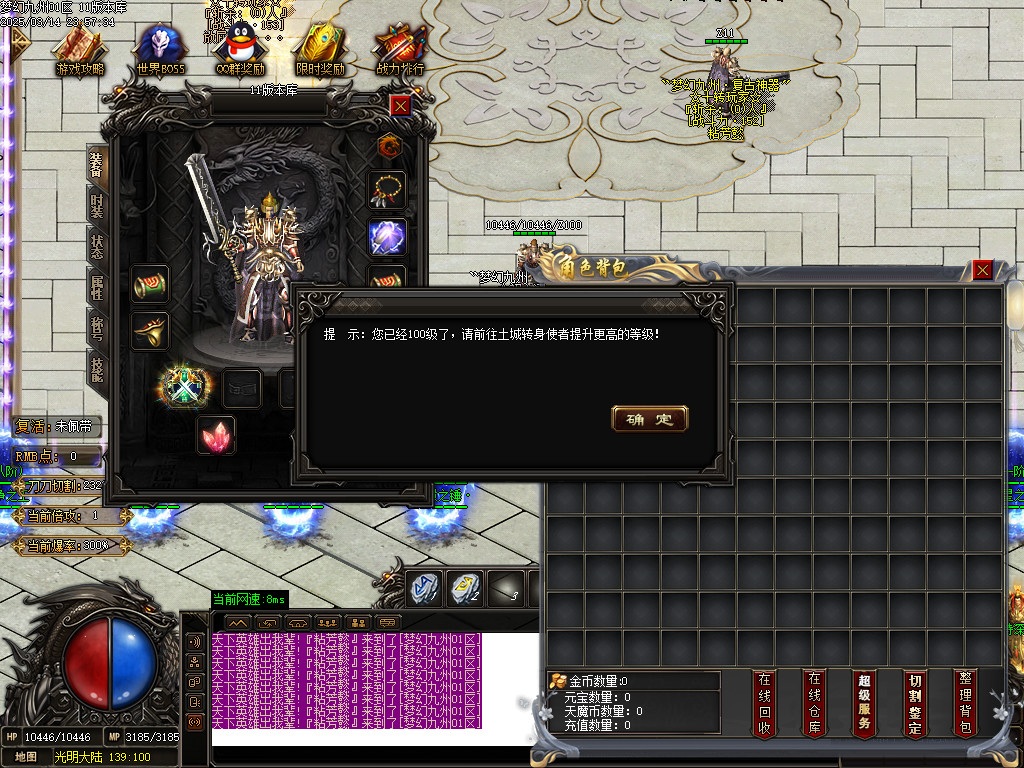Open 在线回收 online recycling
This screenshot has width=1024, height=768.
click(x=765, y=704)
